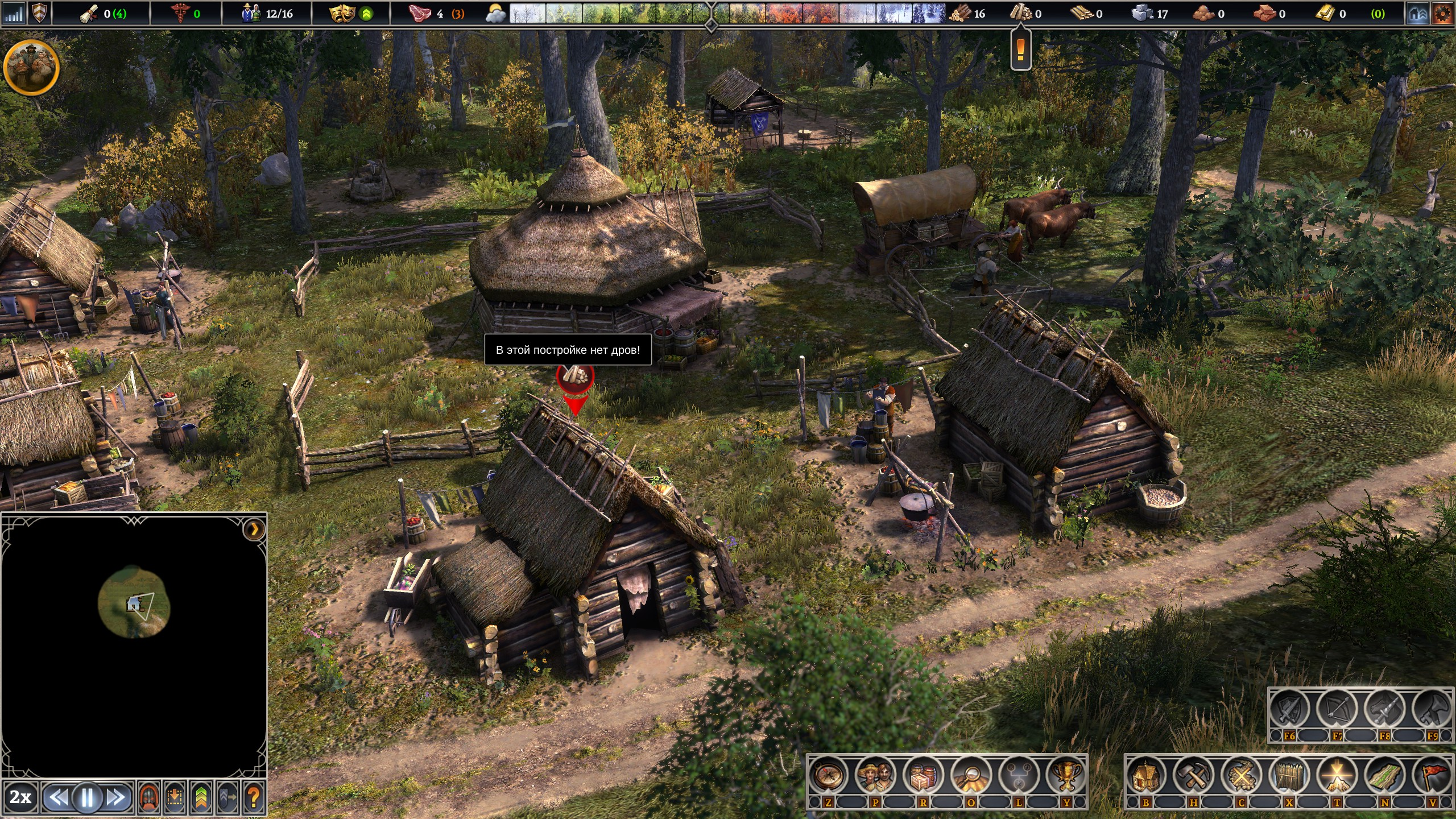This screenshot has width=1456, height=819.
Task: Open the golden trophy achievements panel
Action: point(1066,776)
